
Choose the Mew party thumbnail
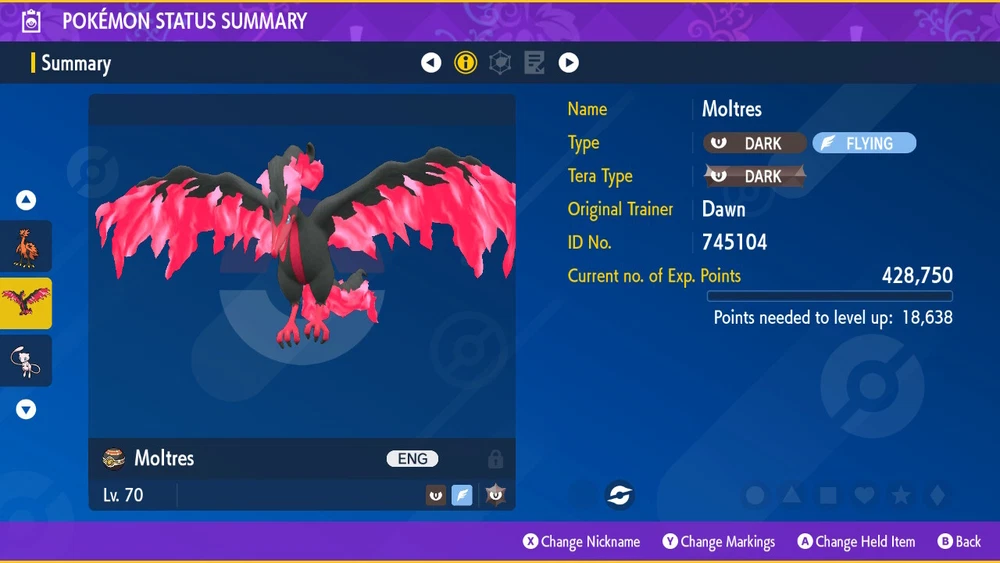[26, 360]
